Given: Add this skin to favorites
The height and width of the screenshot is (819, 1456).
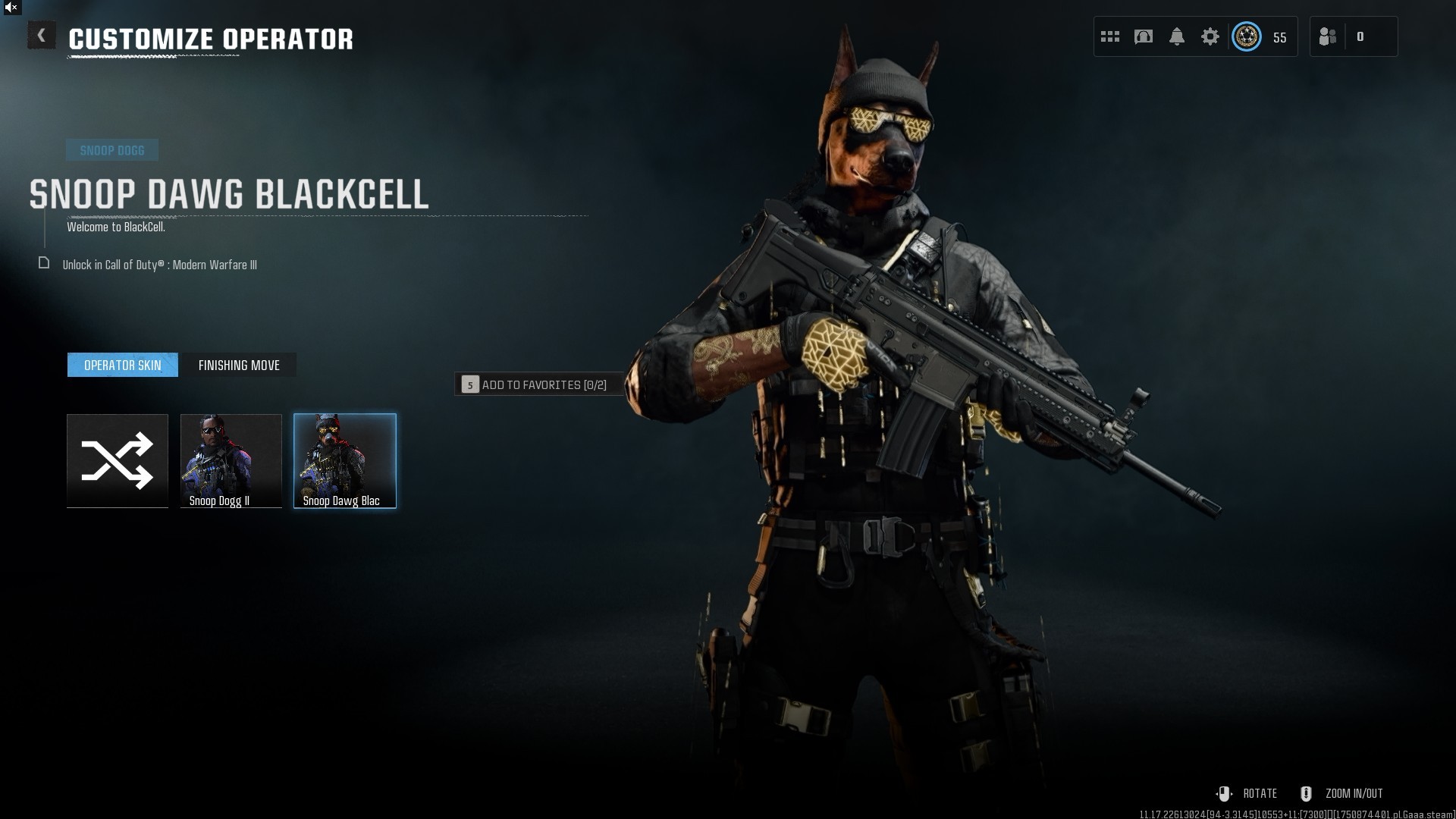Looking at the screenshot, I should coord(539,384).
